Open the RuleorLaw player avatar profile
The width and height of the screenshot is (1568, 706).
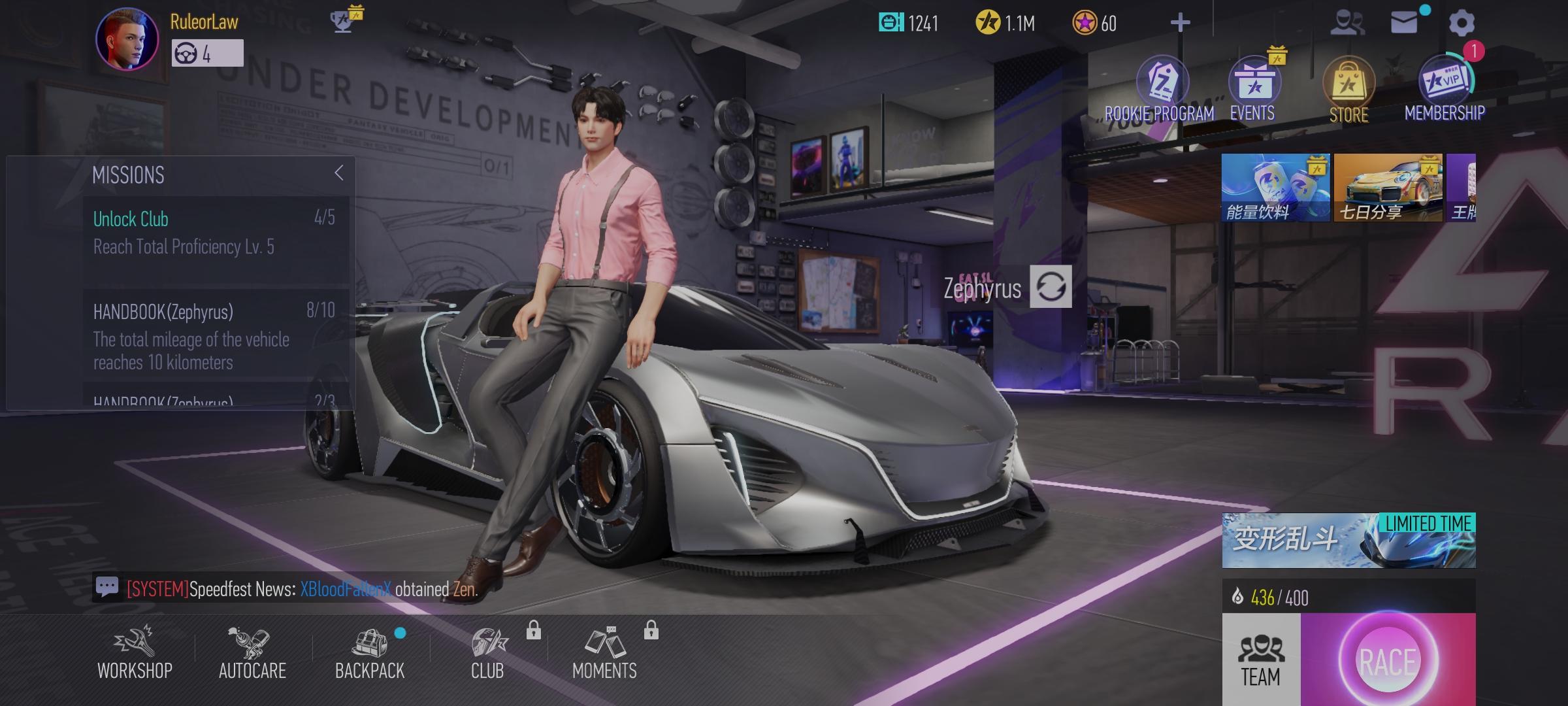(x=127, y=39)
